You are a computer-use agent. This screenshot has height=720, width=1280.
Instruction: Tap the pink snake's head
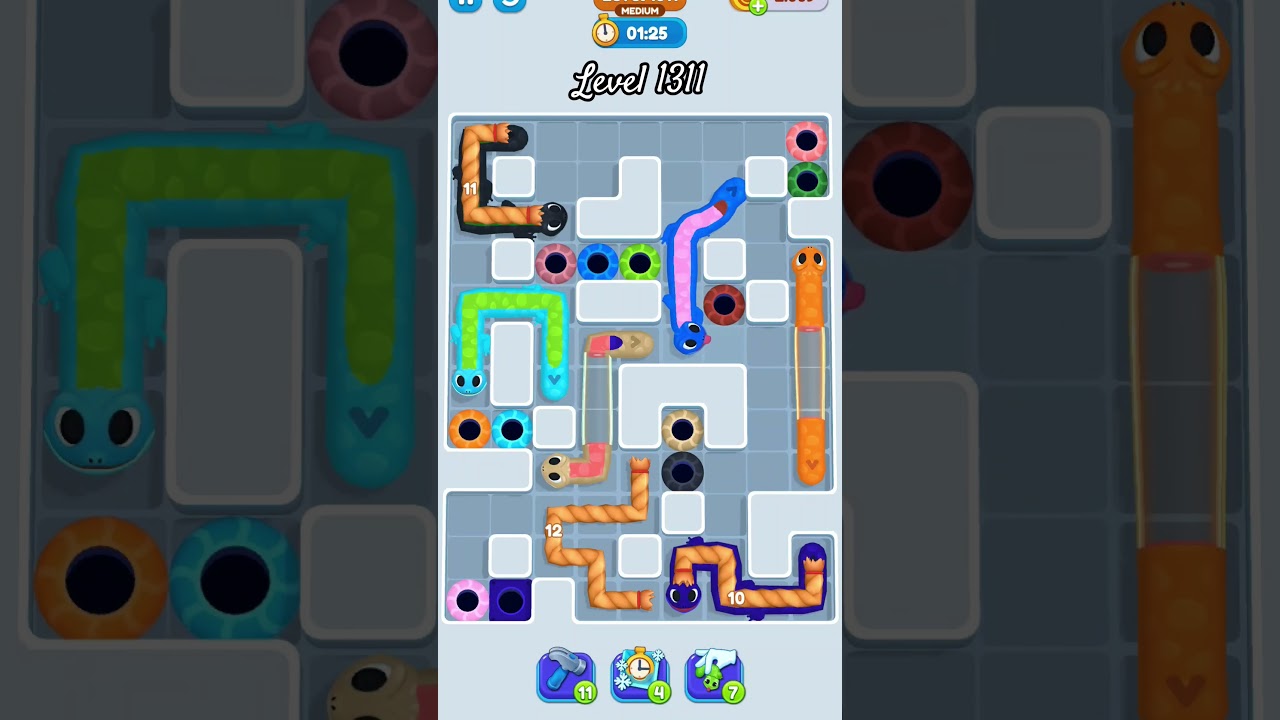point(556,470)
